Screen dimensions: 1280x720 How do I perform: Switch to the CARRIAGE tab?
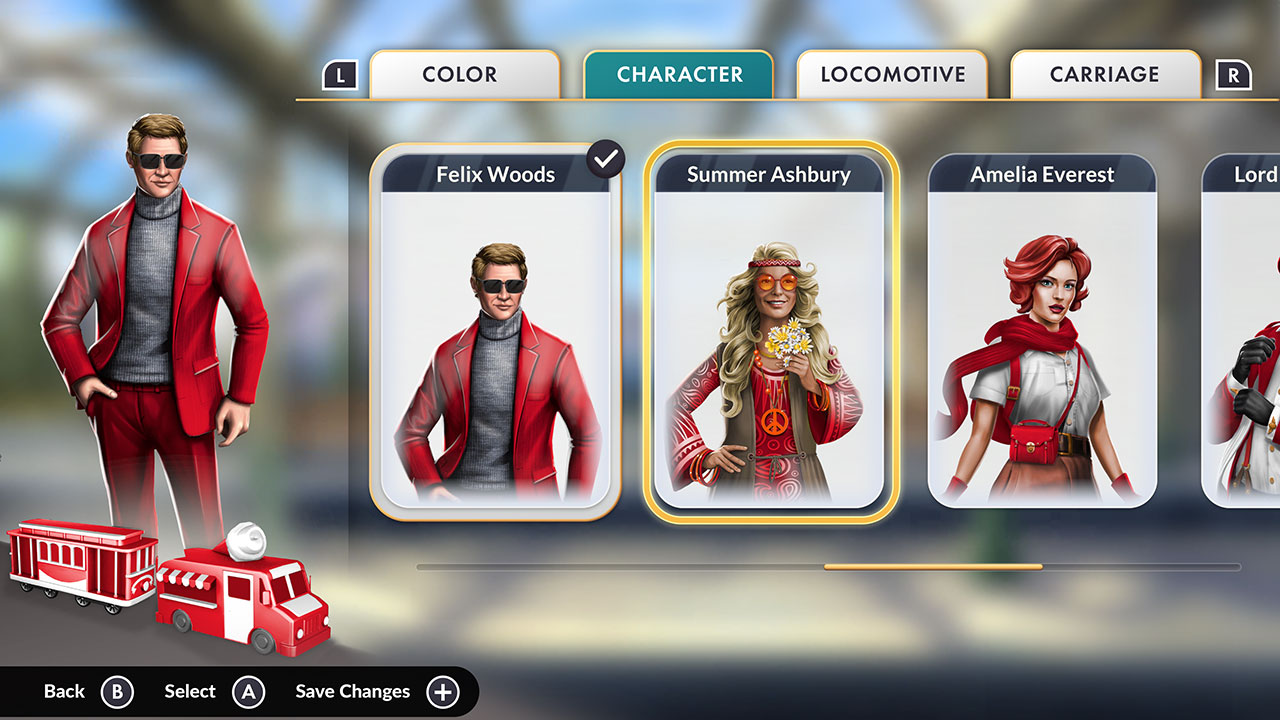tap(1105, 73)
